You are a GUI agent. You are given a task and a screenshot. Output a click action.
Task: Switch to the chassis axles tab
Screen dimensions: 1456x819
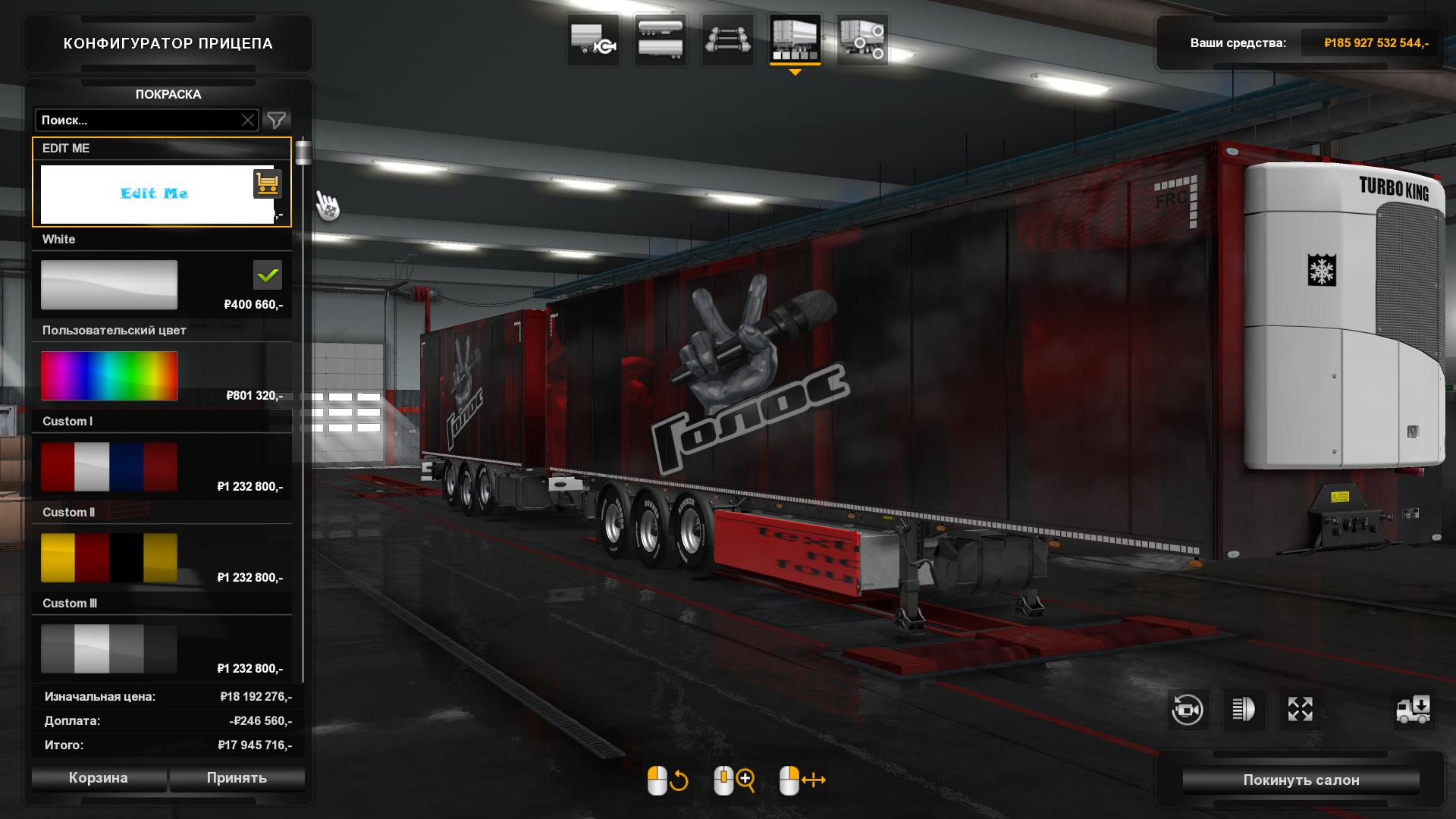point(727,40)
